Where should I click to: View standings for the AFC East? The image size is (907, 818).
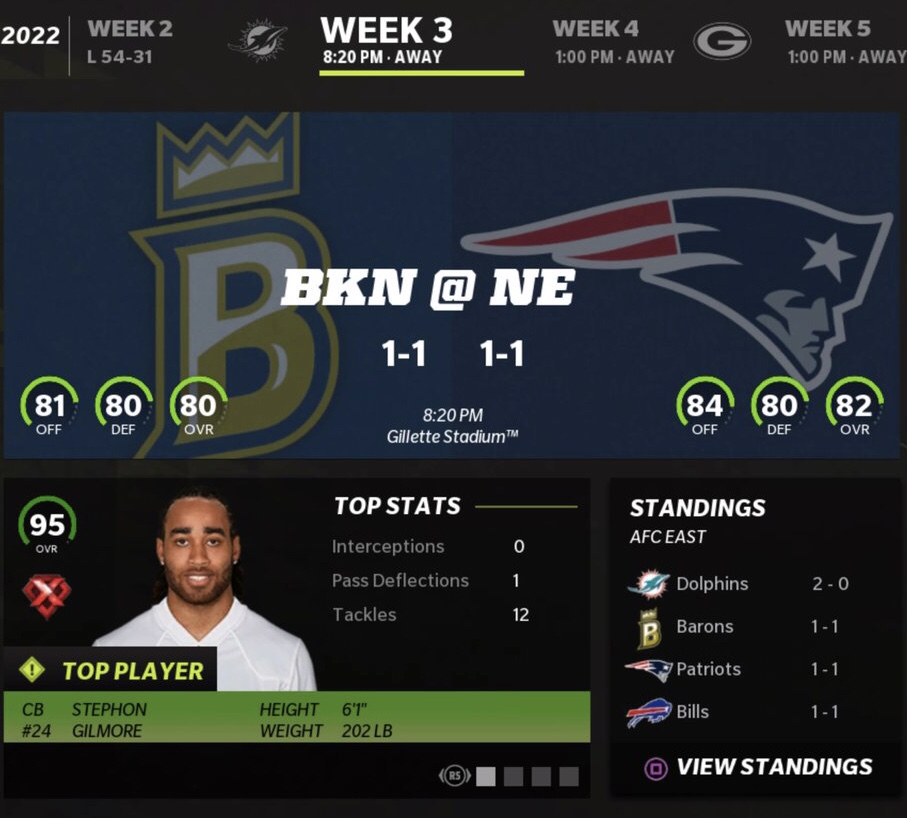pyautogui.click(x=758, y=767)
